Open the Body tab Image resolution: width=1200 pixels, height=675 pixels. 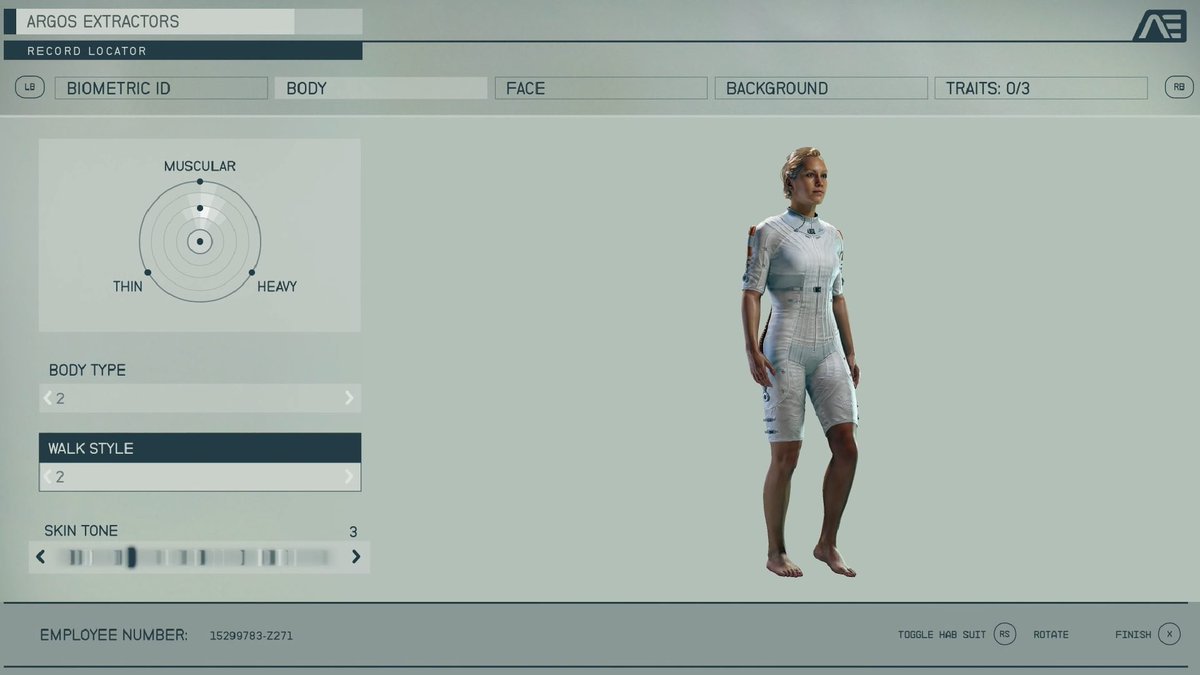pos(380,88)
